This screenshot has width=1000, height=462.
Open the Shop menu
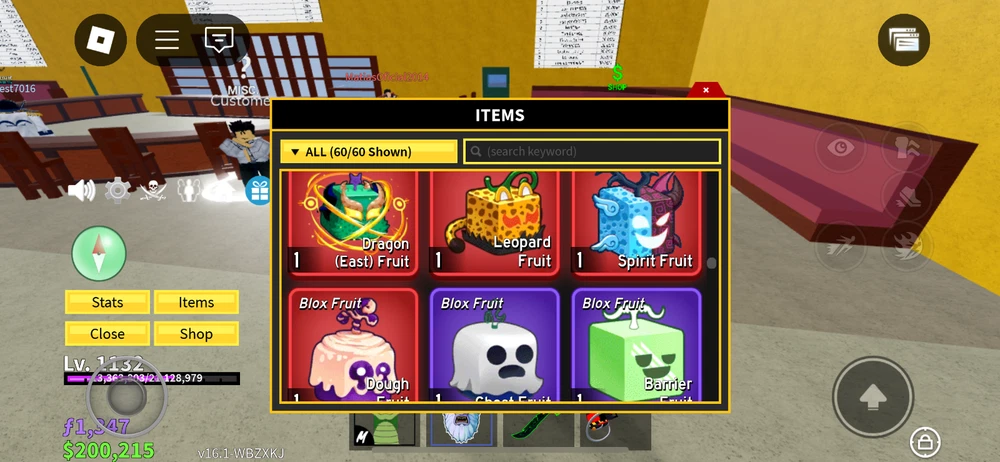(x=196, y=334)
